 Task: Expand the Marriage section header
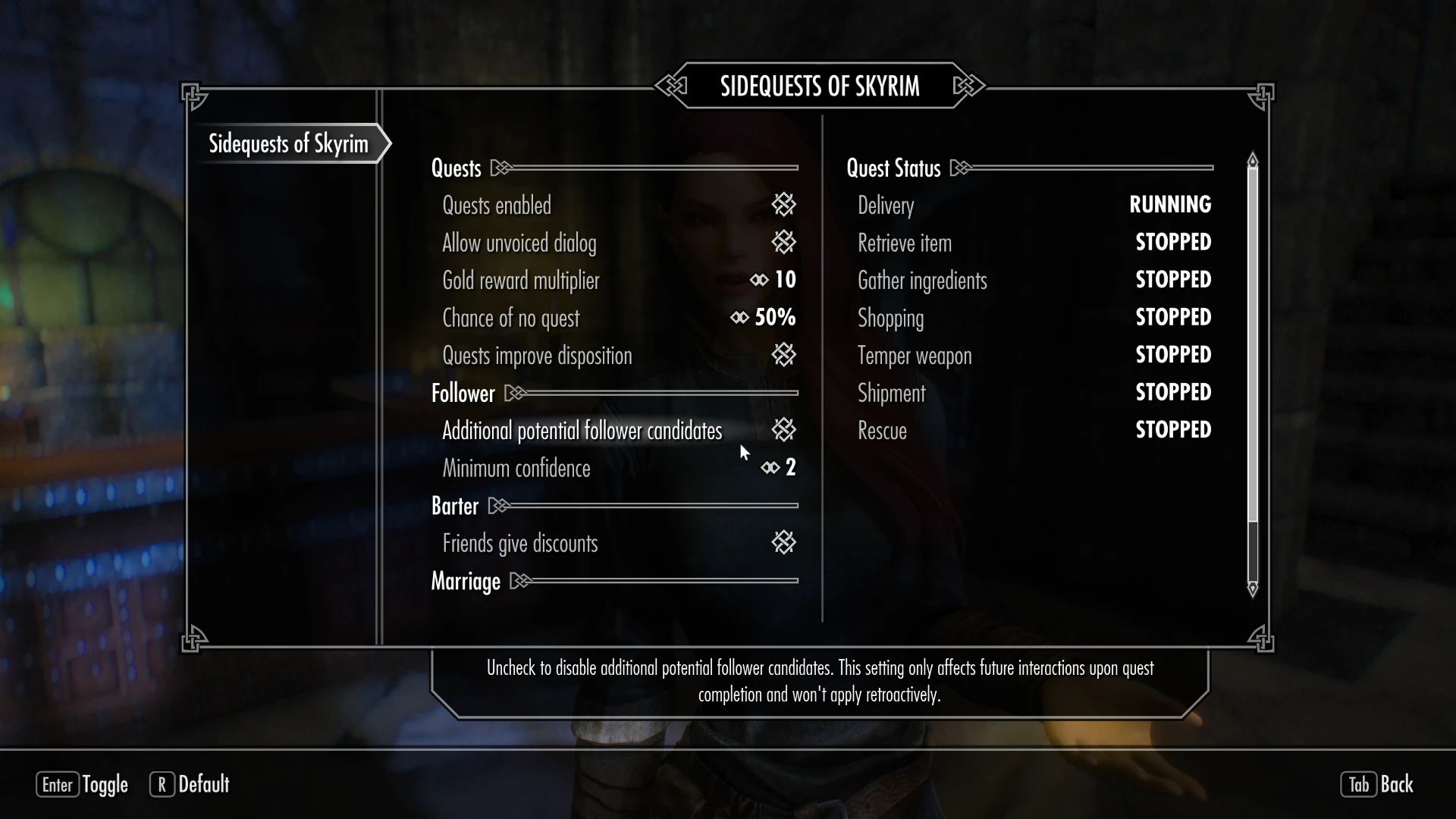tap(465, 581)
